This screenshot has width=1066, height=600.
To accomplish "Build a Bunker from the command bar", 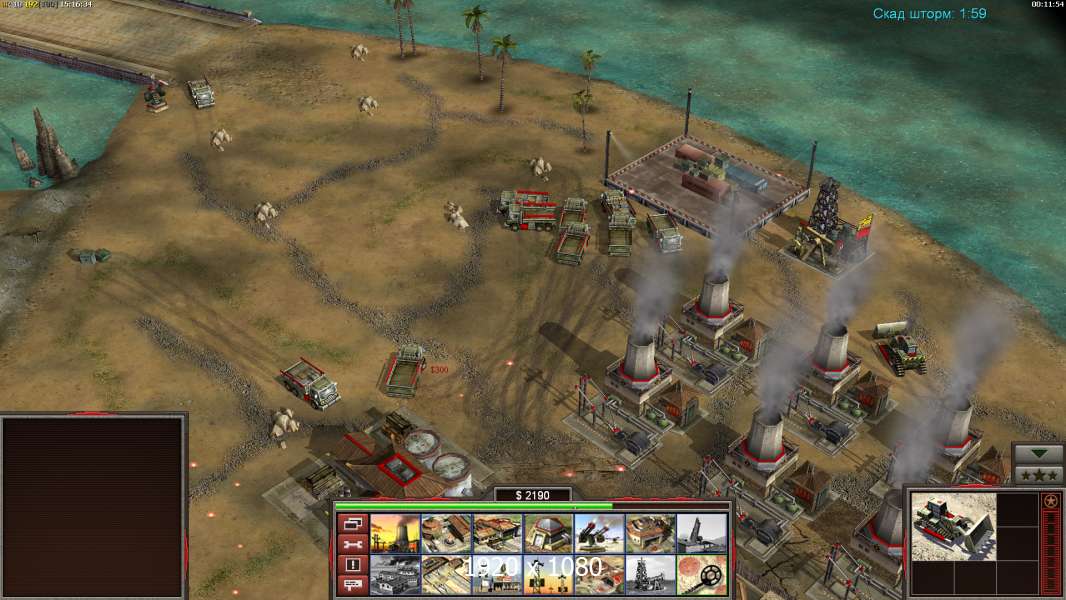I will [548, 533].
